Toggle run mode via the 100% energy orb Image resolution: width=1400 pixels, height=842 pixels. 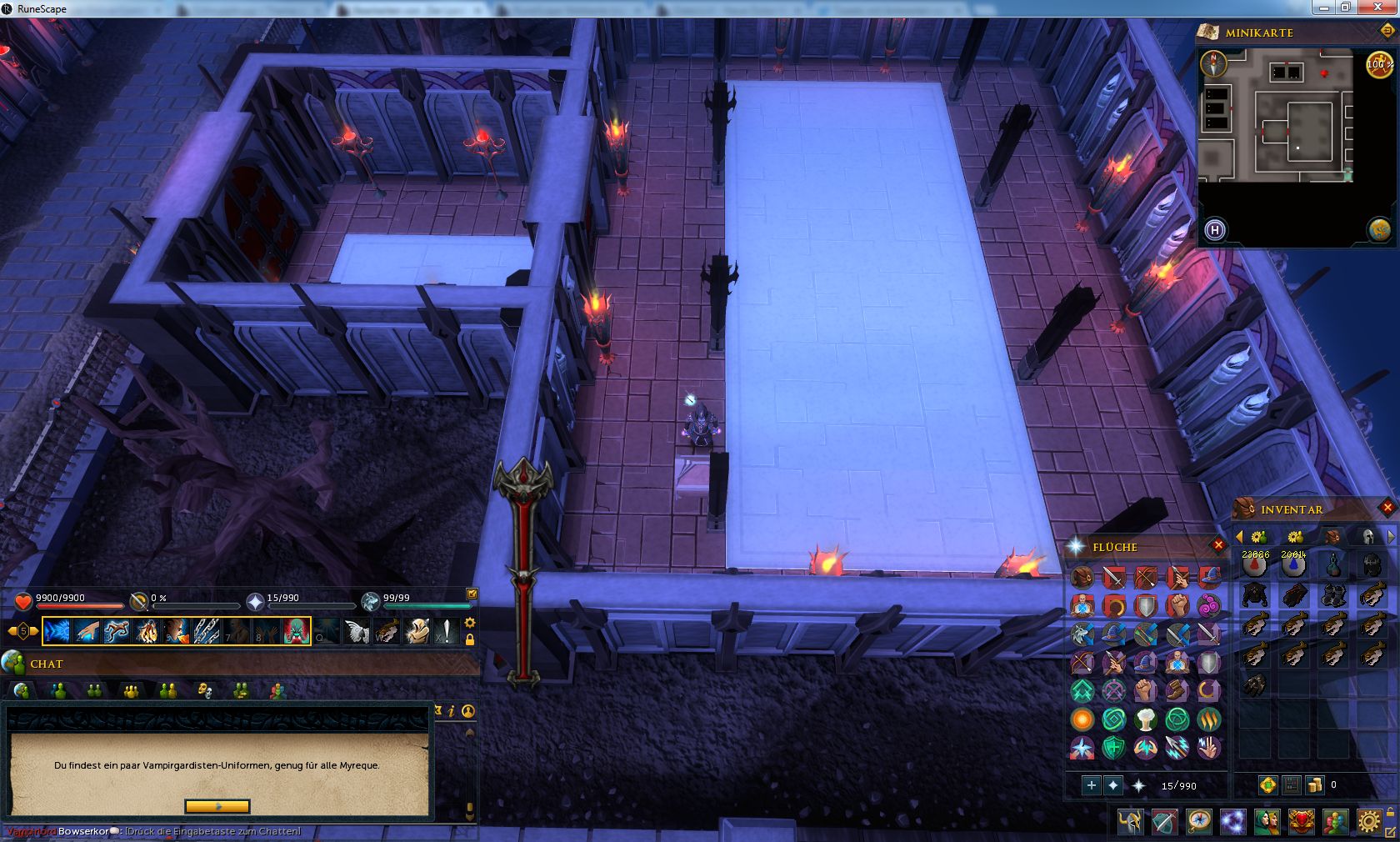coord(1379,64)
